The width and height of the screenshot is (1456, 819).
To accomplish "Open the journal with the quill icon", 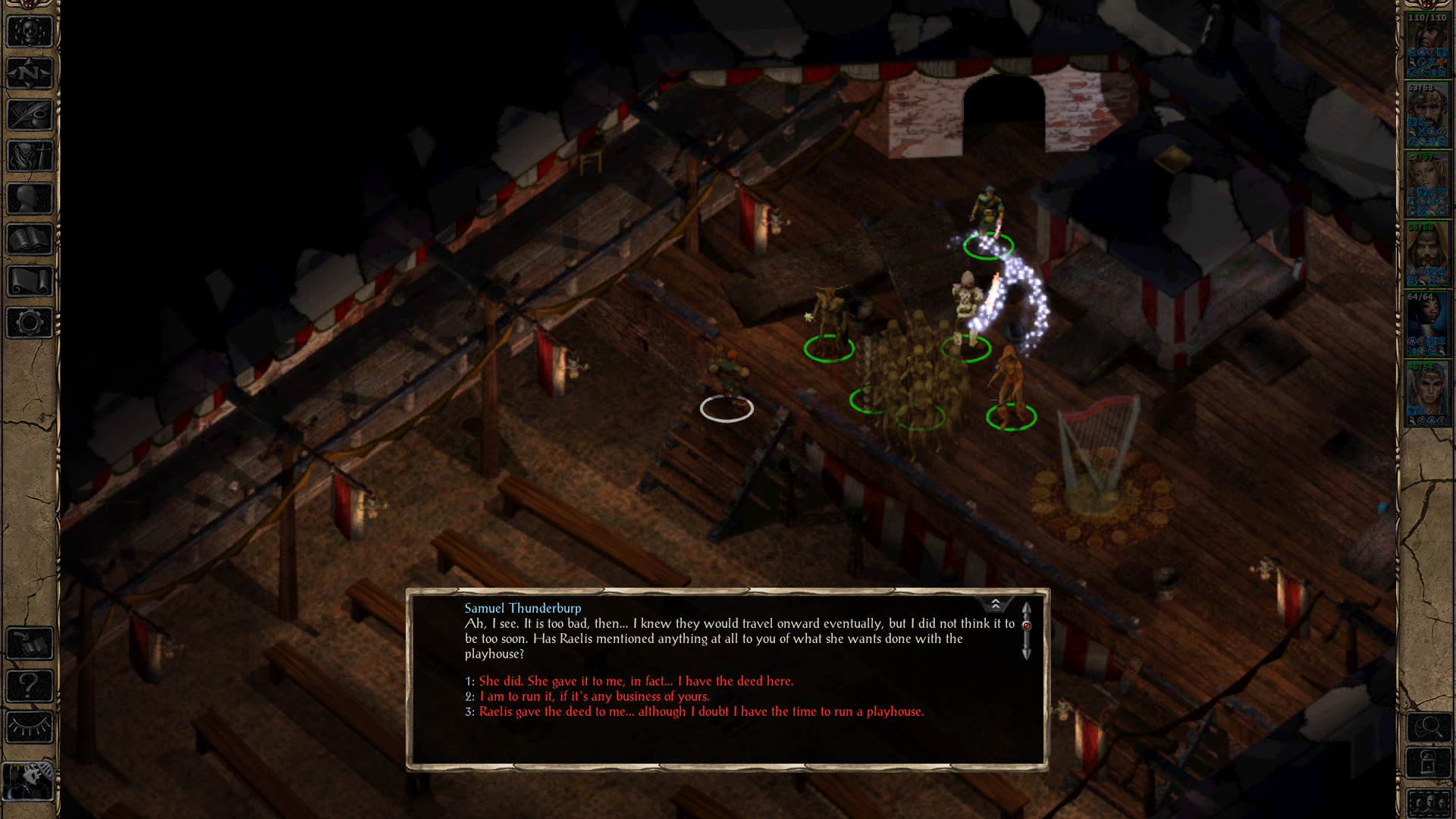I will (x=30, y=115).
